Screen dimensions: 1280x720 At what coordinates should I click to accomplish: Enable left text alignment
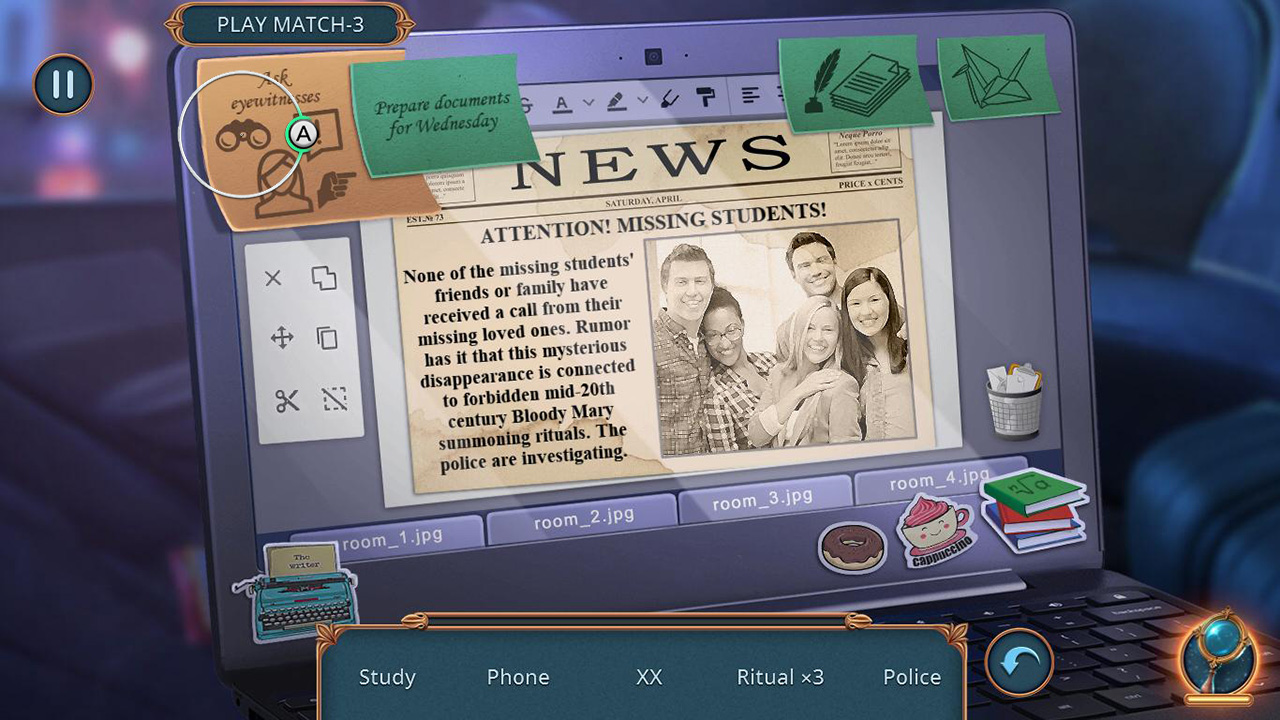point(750,95)
